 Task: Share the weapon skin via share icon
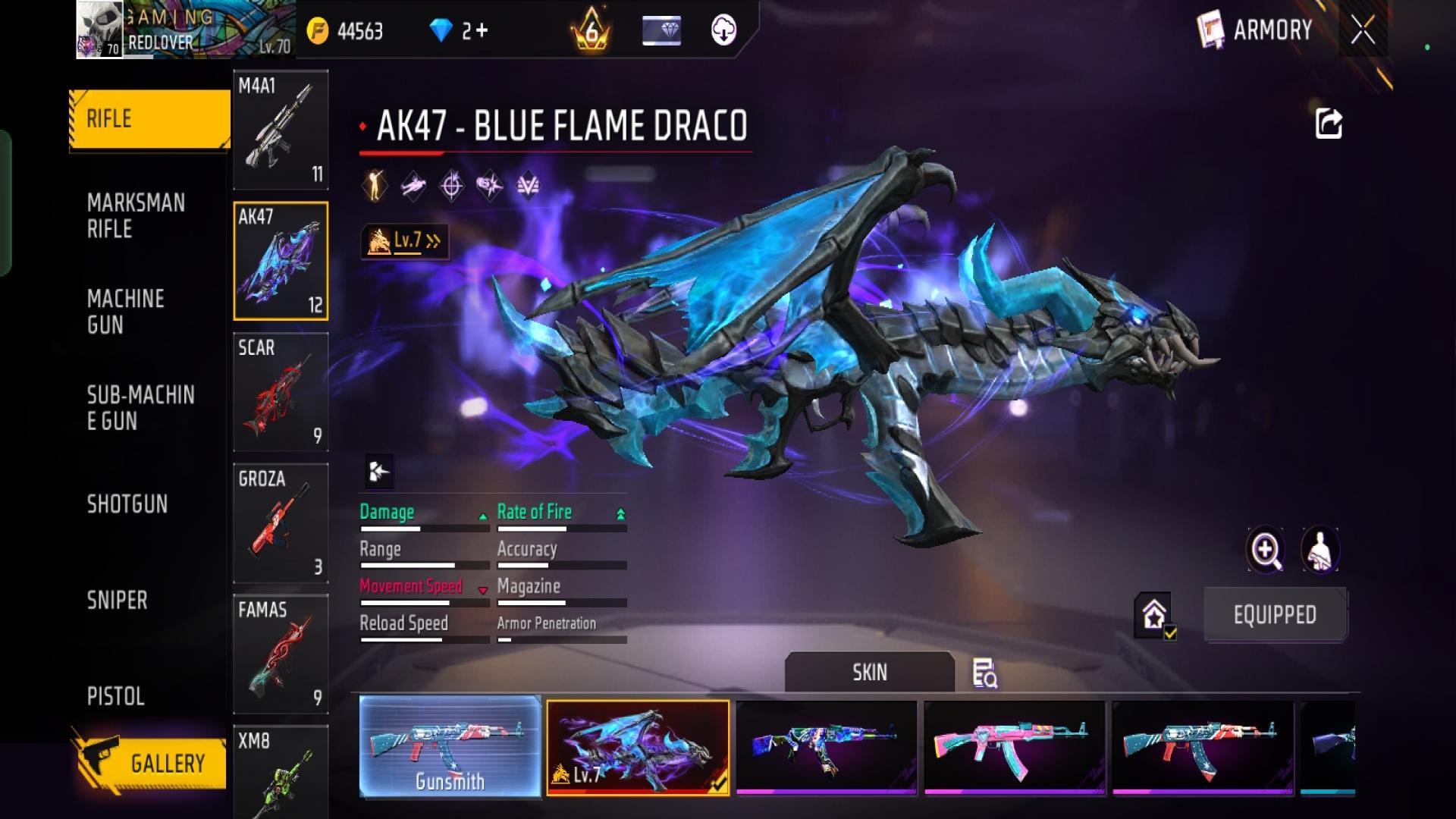tap(1329, 124)
